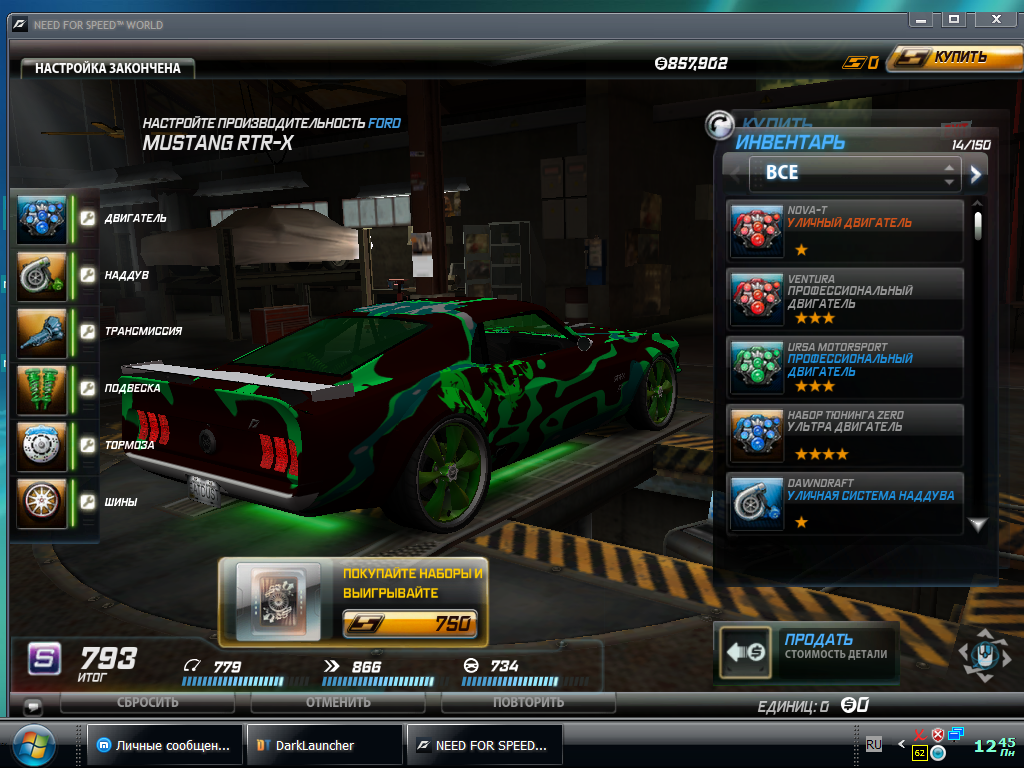
Task: Click the Продать sell part button
Action: (806, 652)
